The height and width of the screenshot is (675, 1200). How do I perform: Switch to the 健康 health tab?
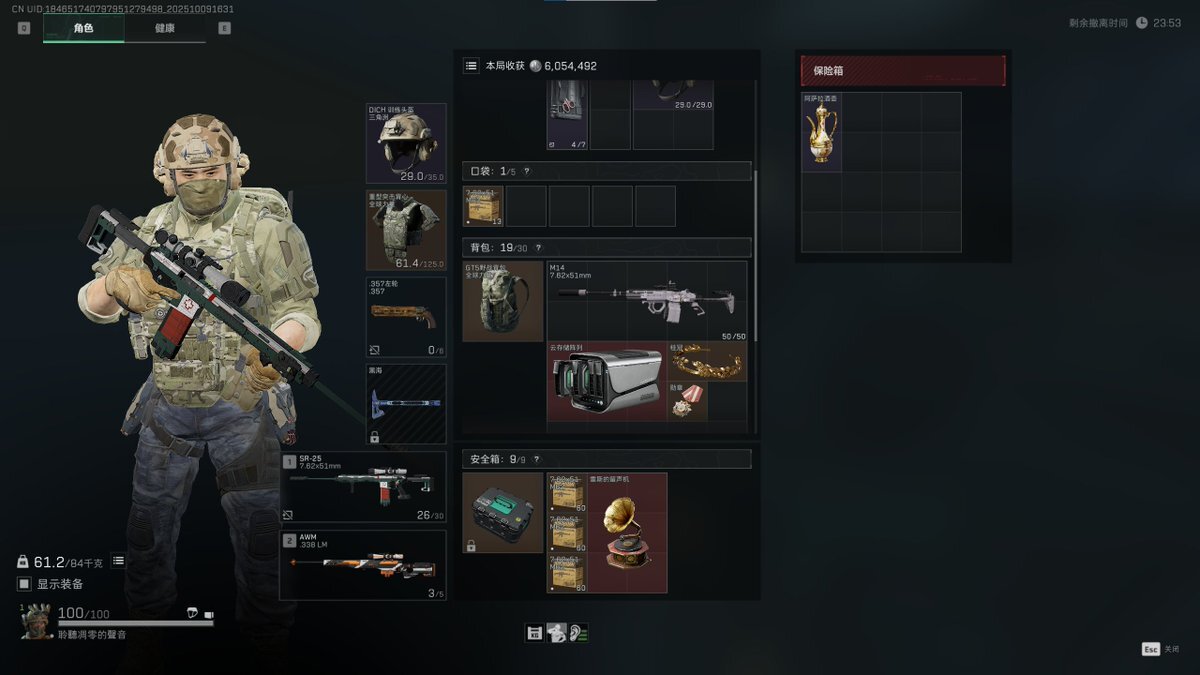[165, 28]
